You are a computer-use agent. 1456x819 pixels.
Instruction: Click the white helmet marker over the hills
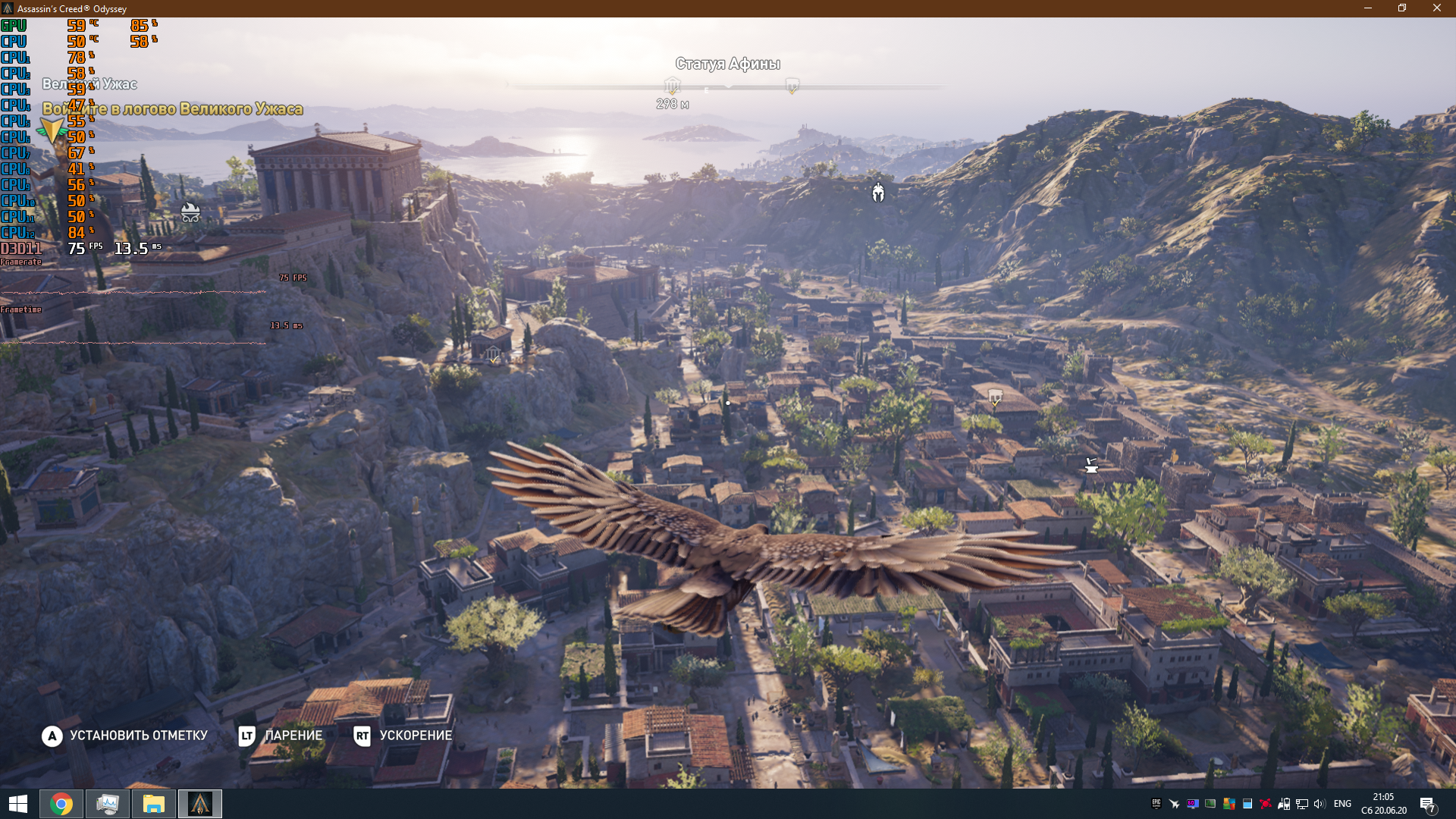coord(878,193)
